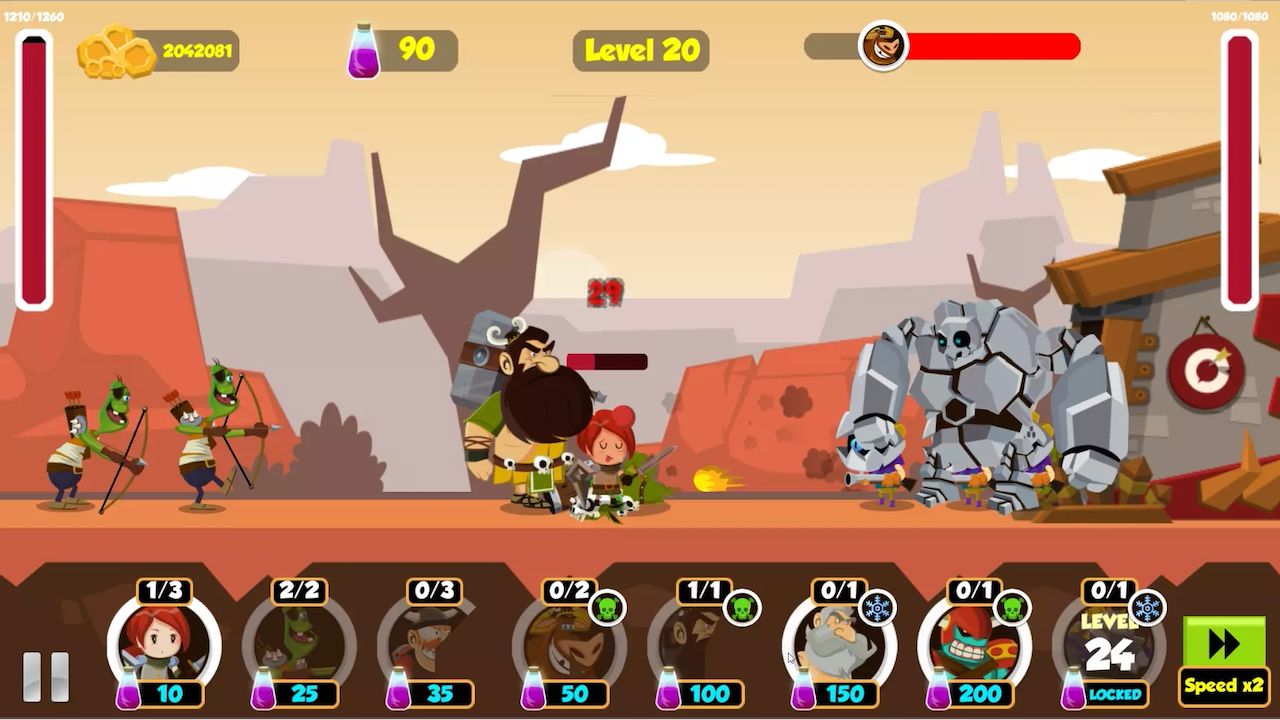Image resolution: width=1280 pixels, height=720 pixels.
Task: Toggle the Speed x2 fast-forward button
Action: 1223,657
